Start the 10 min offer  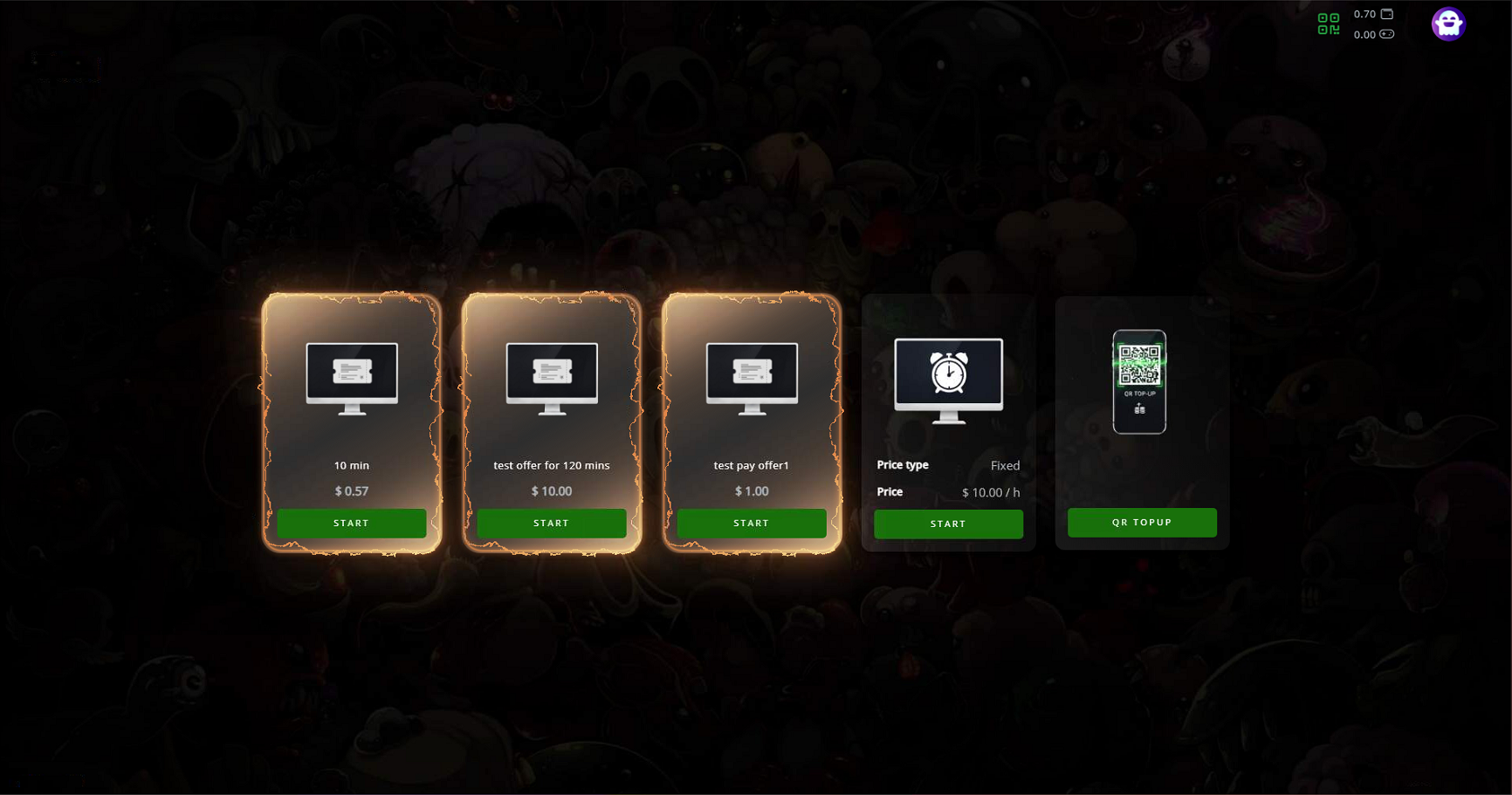pyautogui.click(x=351, y=523)
